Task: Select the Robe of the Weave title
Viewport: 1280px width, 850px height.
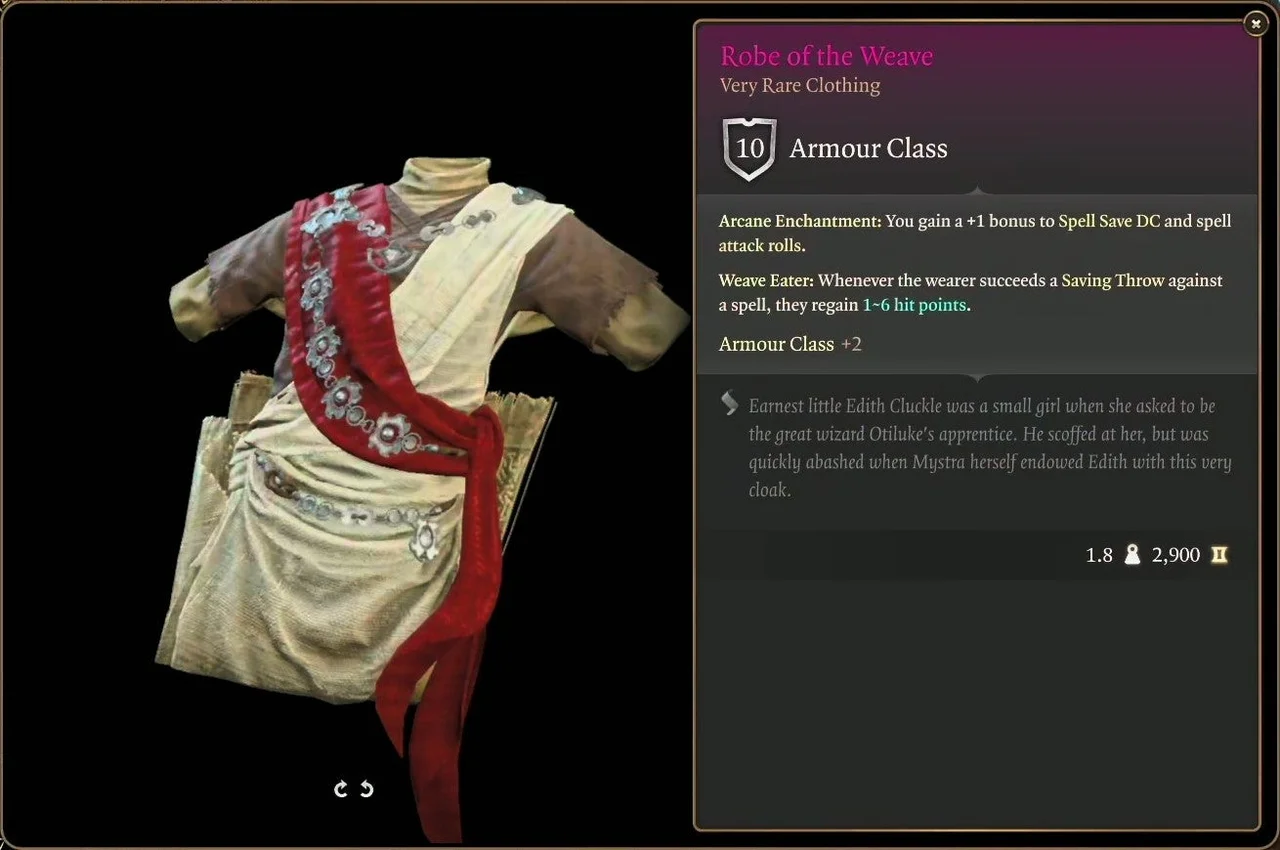Action: pos(826,56)
